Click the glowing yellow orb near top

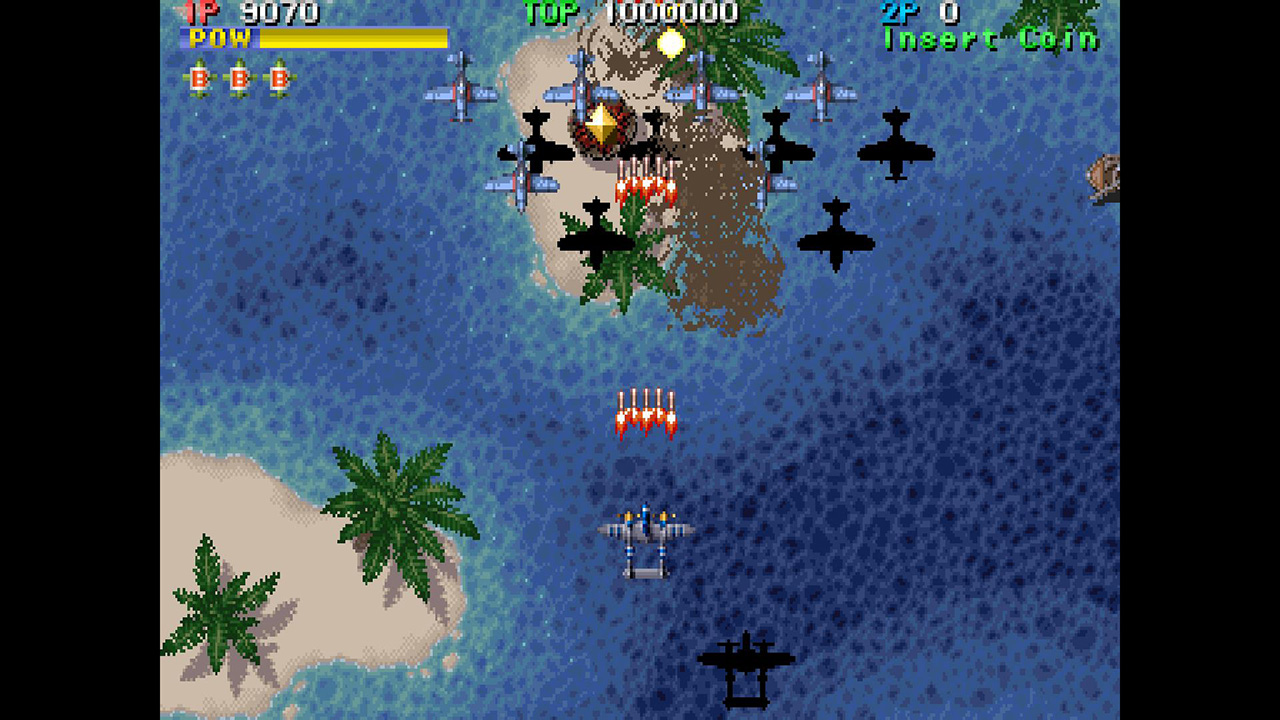tap(672, 42)
